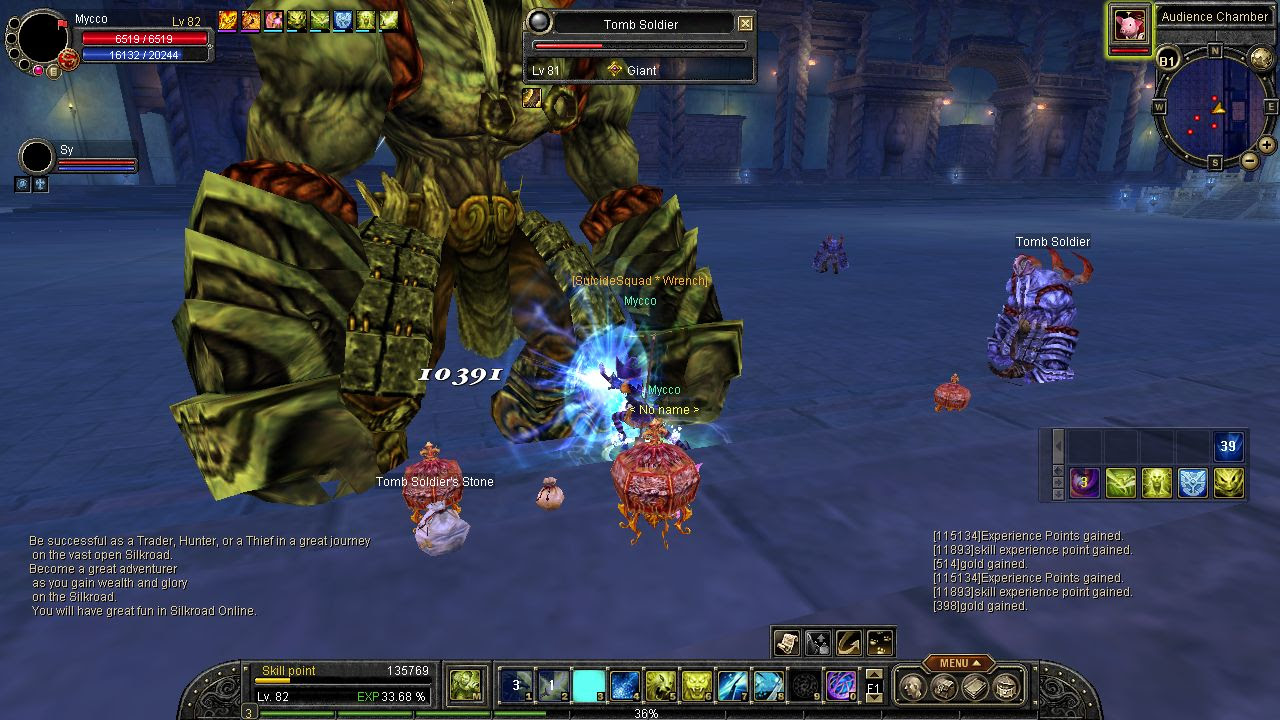Click the green warrior icon marked M
This screenshot has width=1280, height=720.
click(466, 685)
